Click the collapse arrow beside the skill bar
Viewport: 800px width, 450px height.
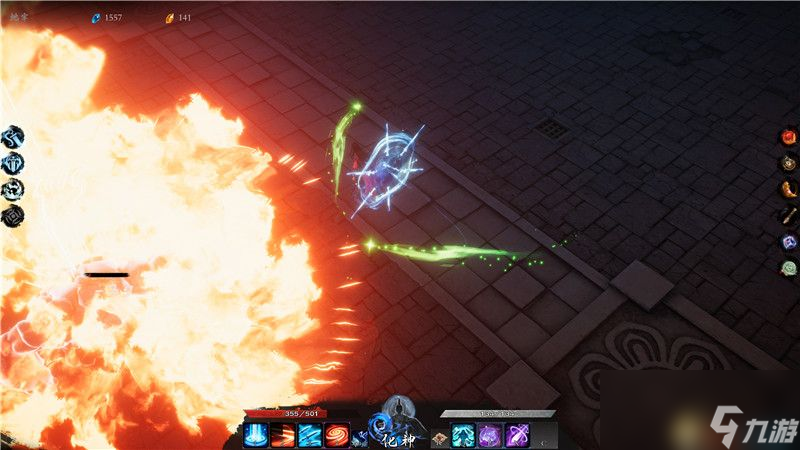click(x=543, y=438)
